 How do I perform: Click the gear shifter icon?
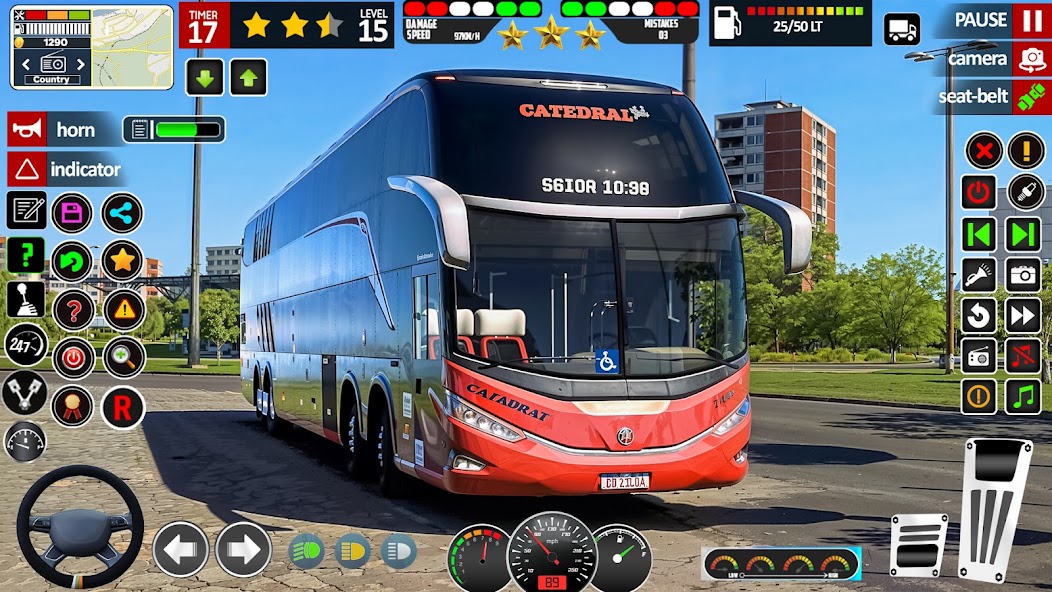[26, 299]
